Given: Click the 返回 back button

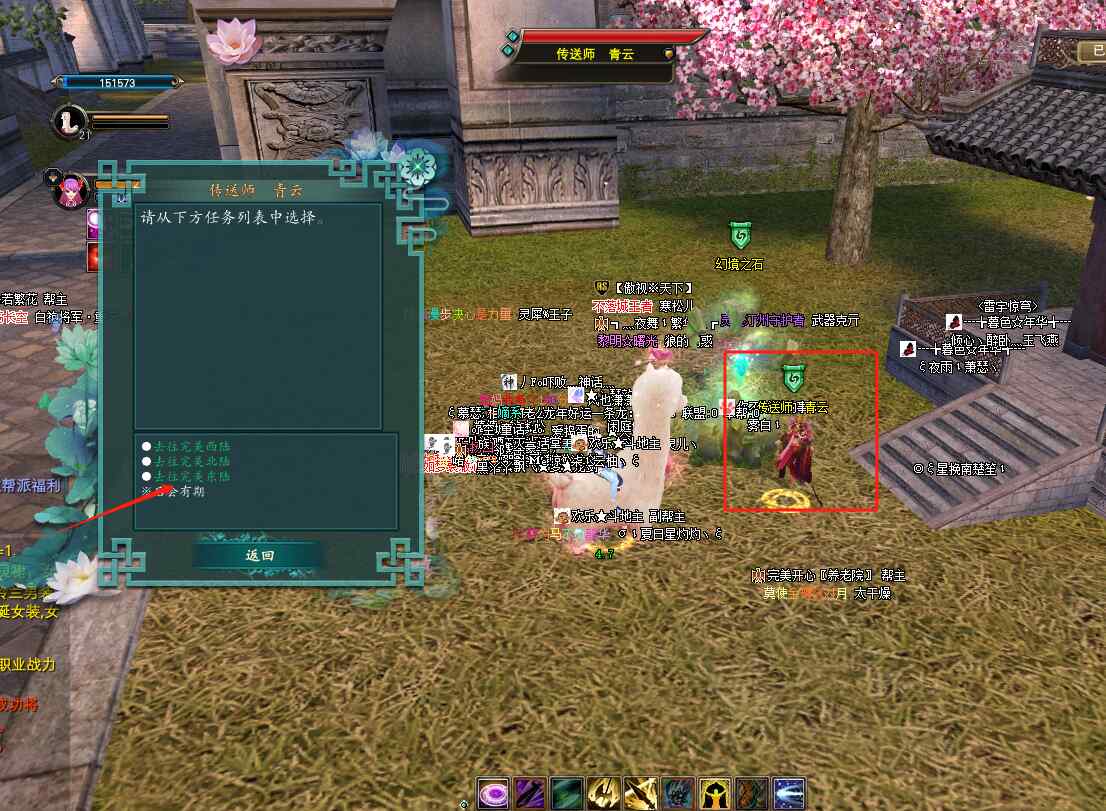Looking at the screenshot, I should point(258,556).
